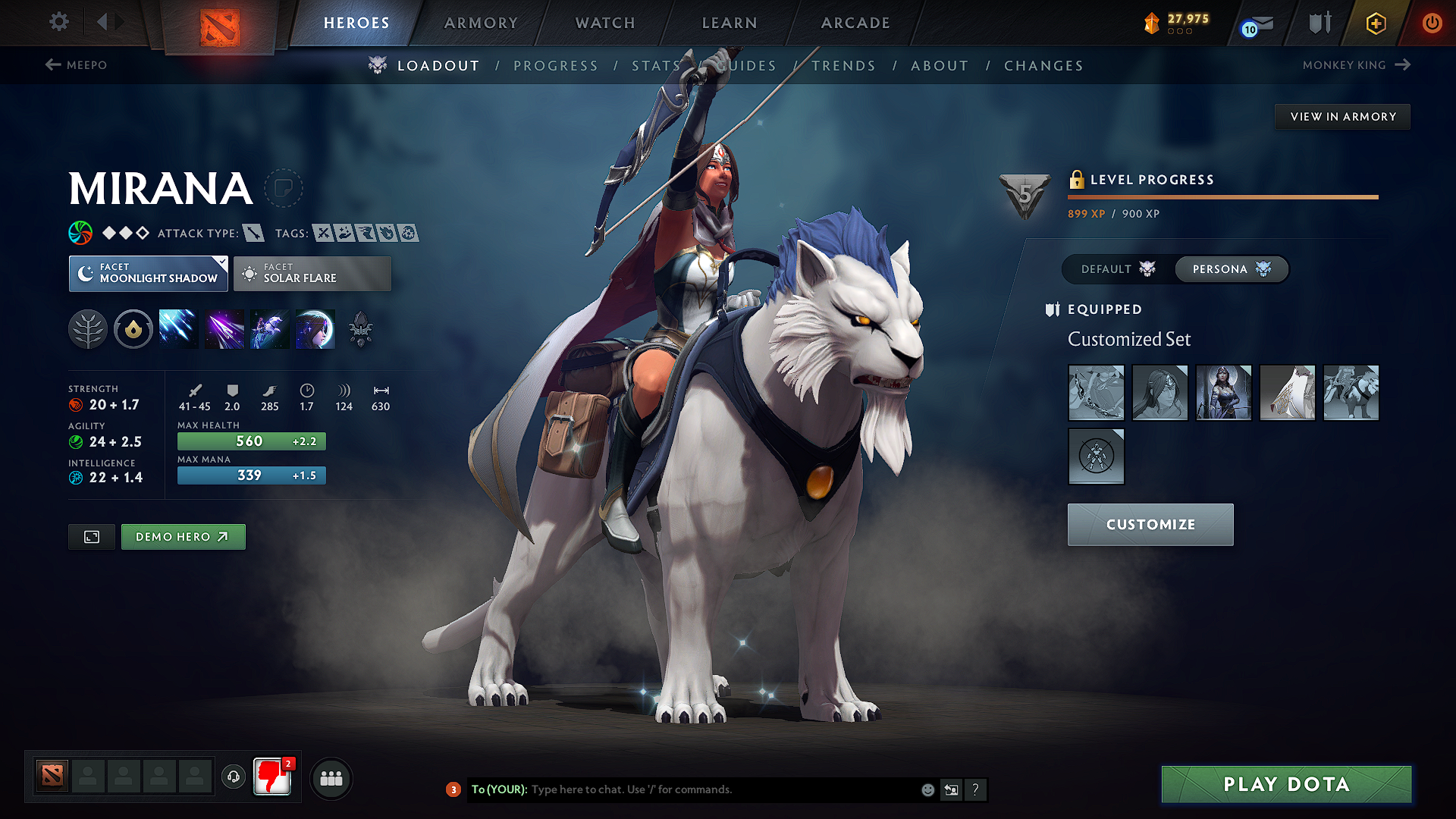
Task: Select the Starstorm ability icon
Action: tap(178, 328)
